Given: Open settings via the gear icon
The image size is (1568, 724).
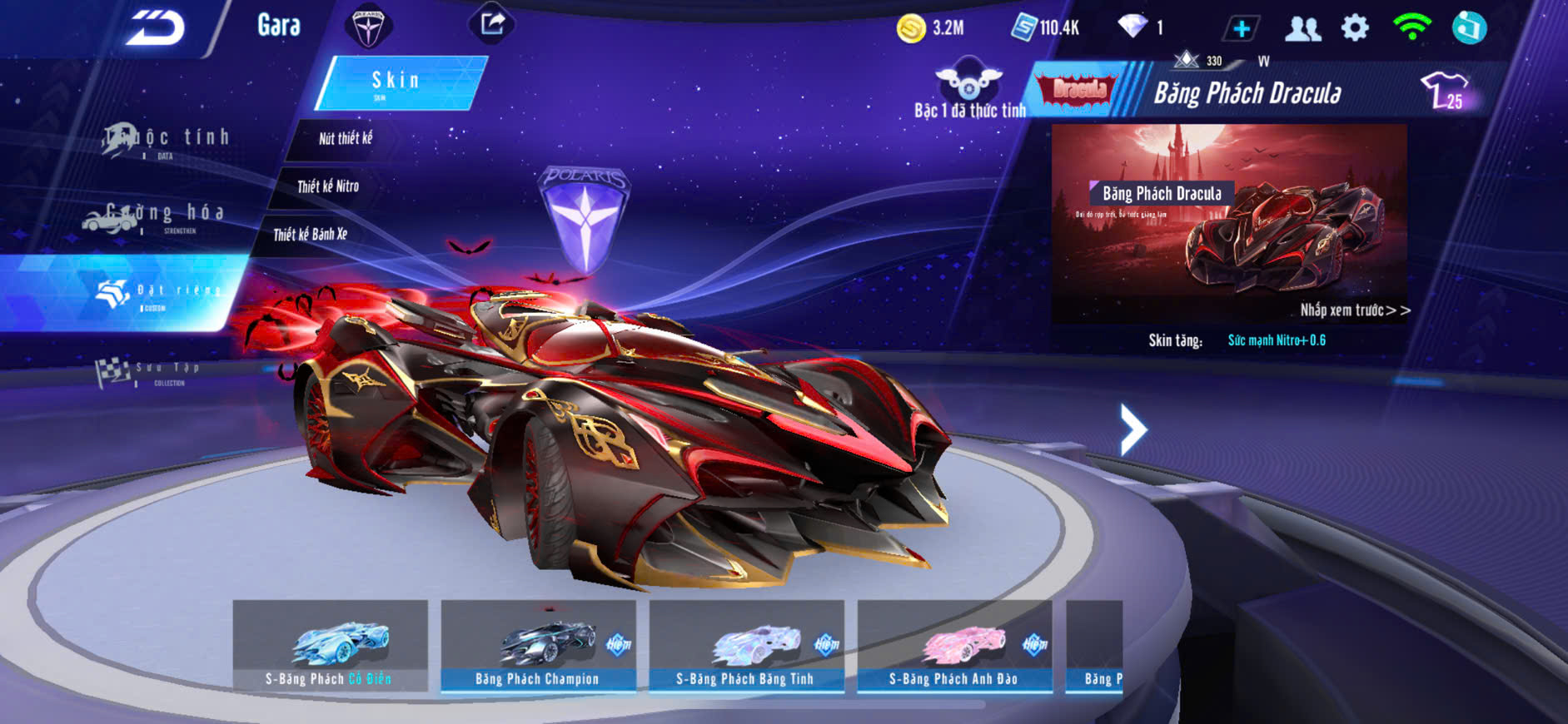Looking at the screenshot, I should tap(1355, 28).
